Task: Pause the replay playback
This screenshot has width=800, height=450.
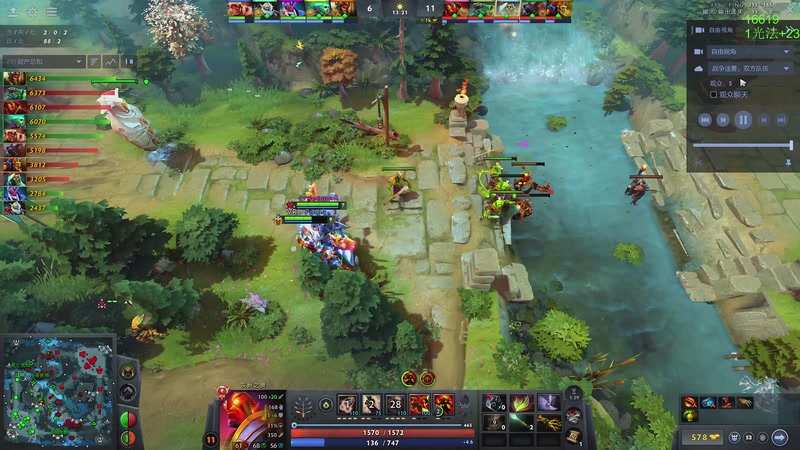Action: point(743,119)
